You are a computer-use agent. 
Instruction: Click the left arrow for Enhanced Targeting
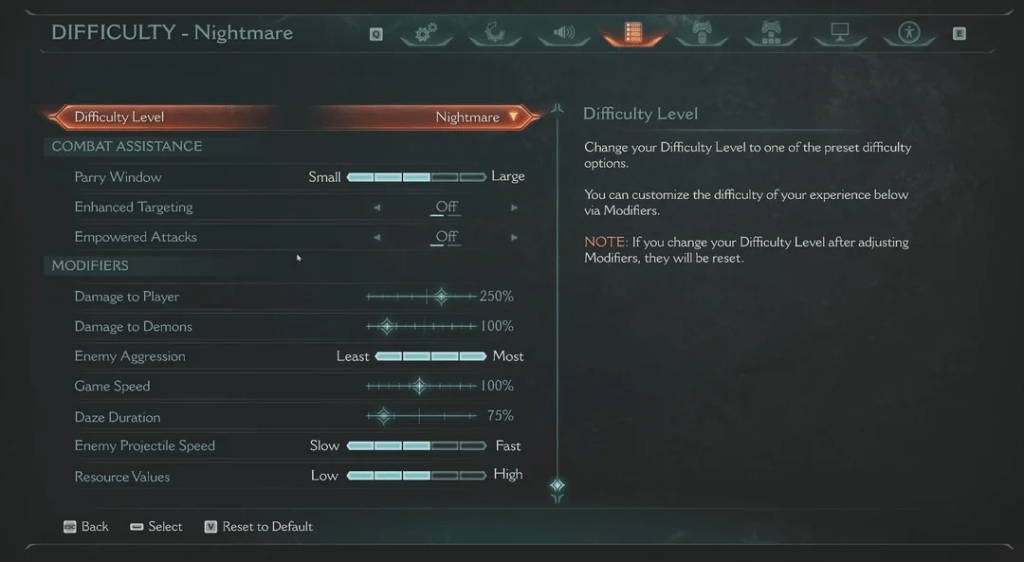[x=377, y=208]
